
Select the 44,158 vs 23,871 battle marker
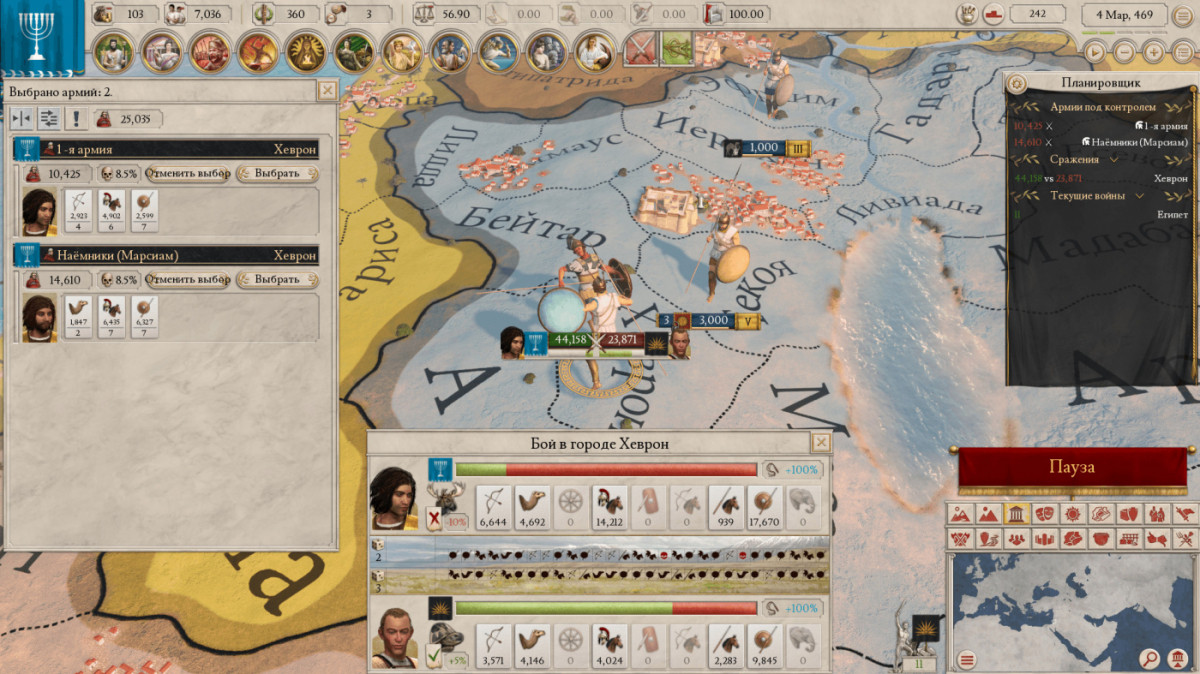pos(597,340)
